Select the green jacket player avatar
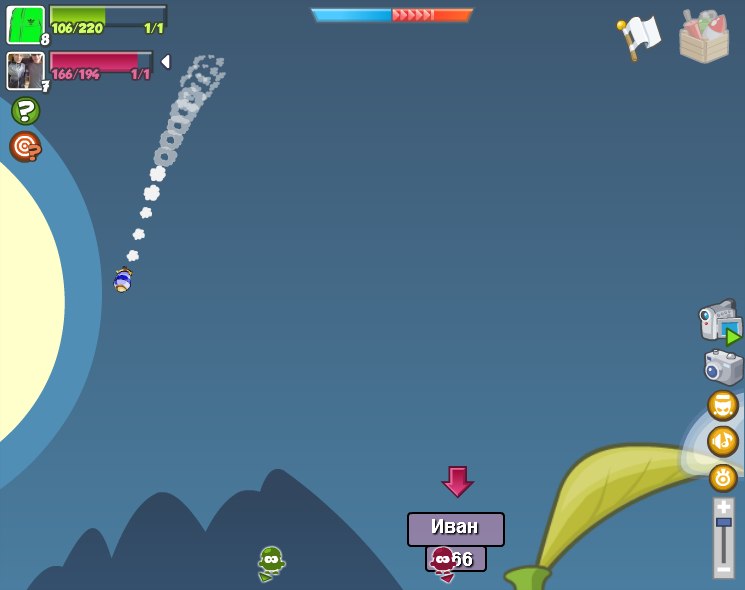The height and width of the screenshot is (590, 745). tap(25, 24)
